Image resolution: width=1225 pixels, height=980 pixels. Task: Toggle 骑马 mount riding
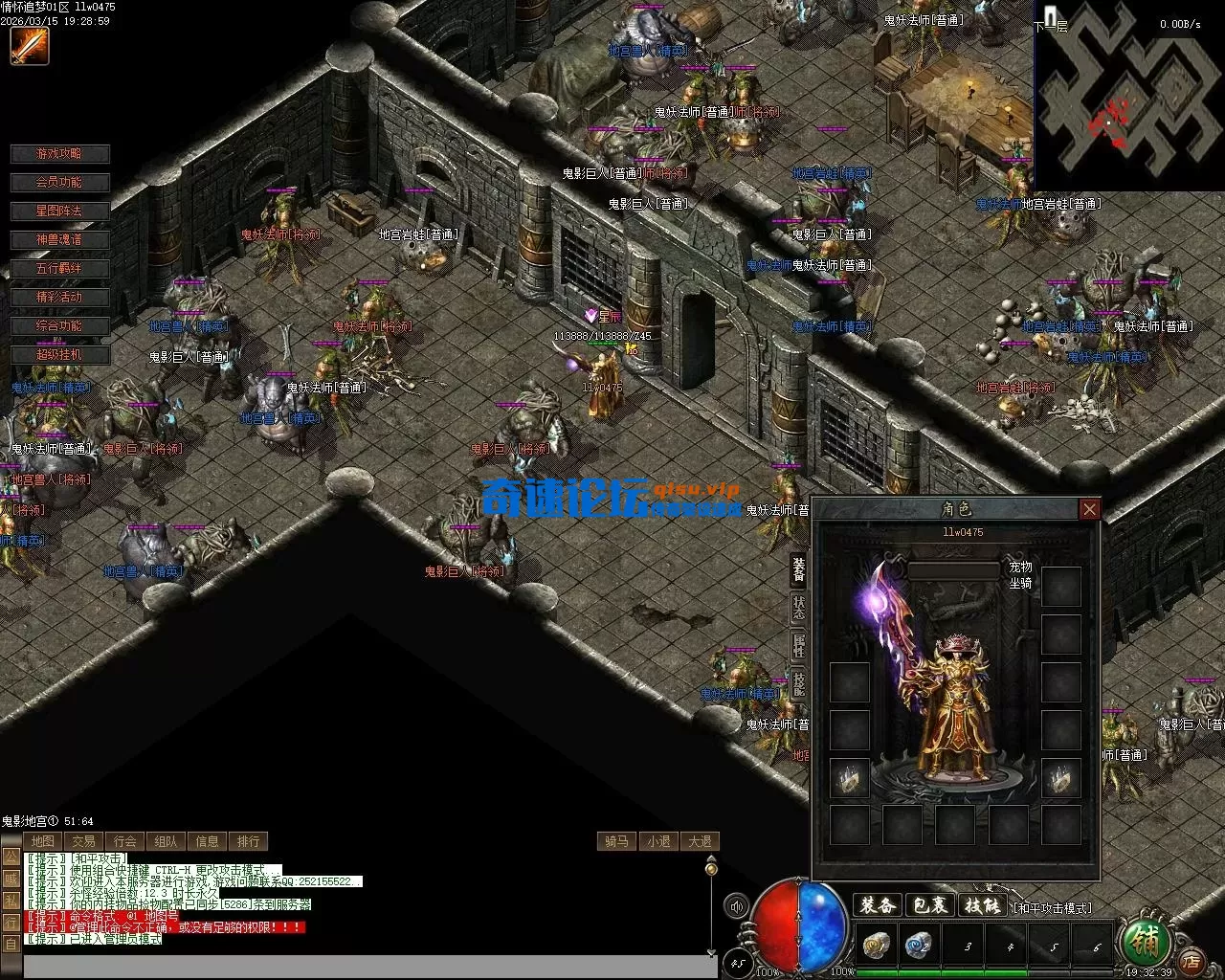[x=616, y=841]
